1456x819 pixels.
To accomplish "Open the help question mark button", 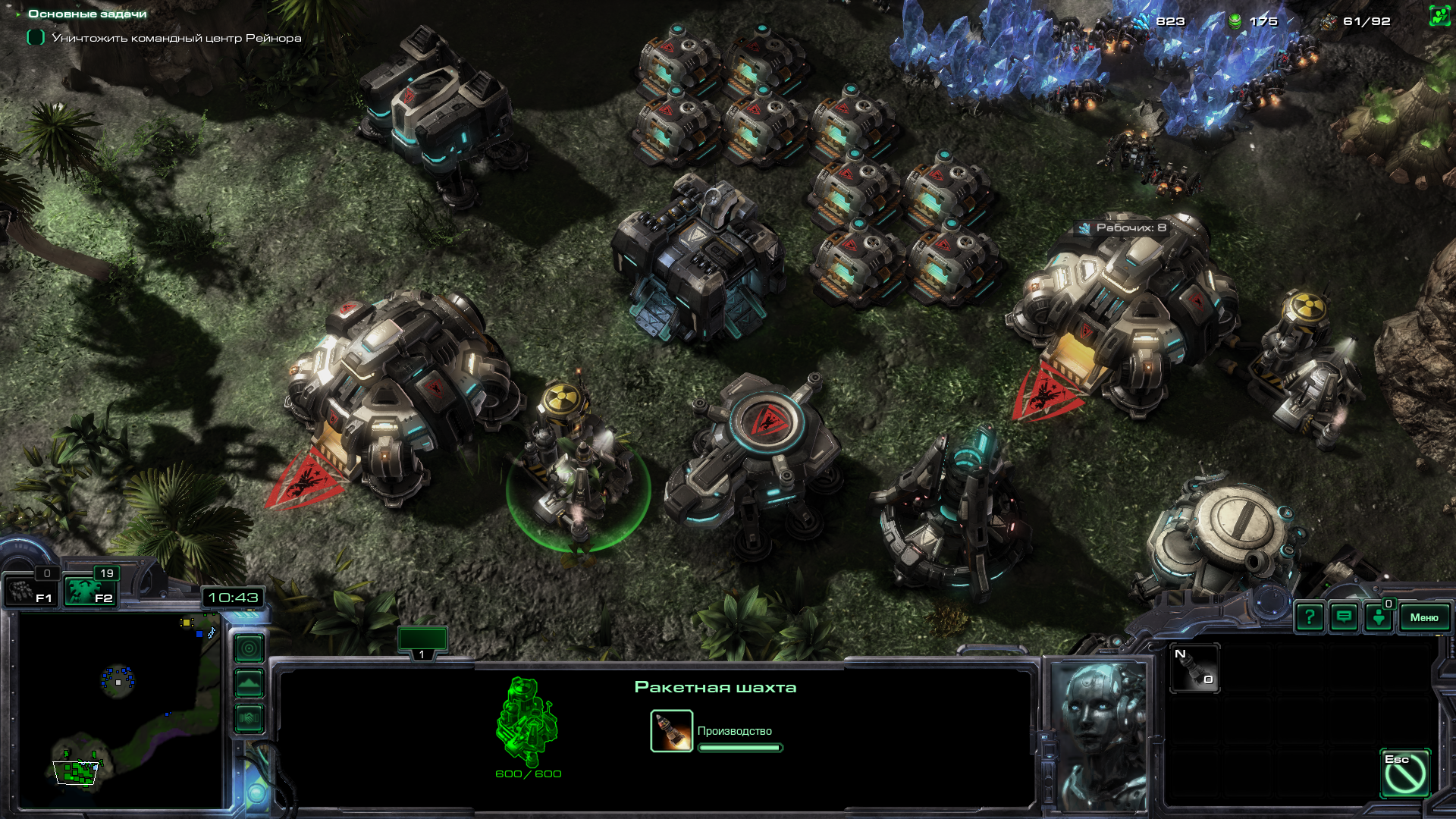I will pyautogui.click(x=1310, y=617).
